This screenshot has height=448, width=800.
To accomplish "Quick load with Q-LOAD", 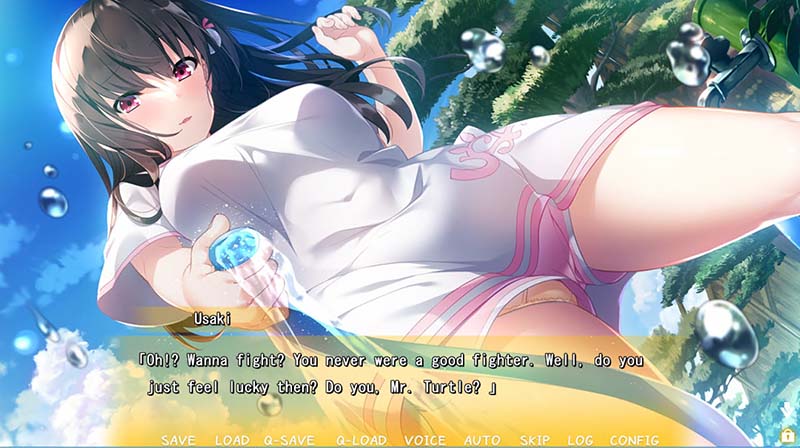I will [x=361, y=440].
